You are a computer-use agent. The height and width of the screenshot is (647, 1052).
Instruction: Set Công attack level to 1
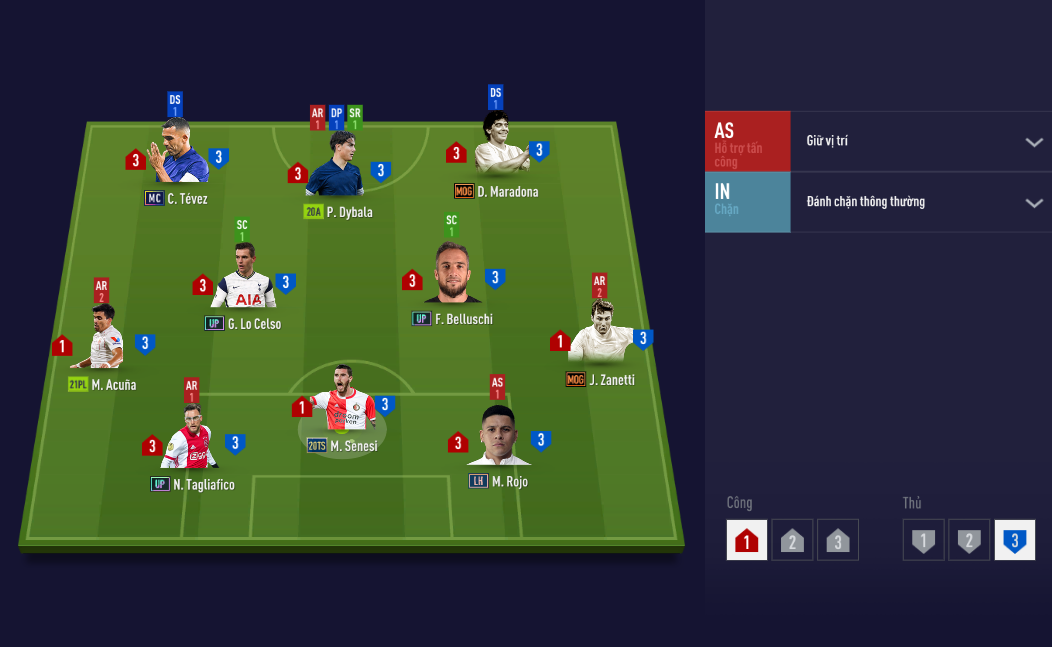pyautogui.click(x=746, y=541)
